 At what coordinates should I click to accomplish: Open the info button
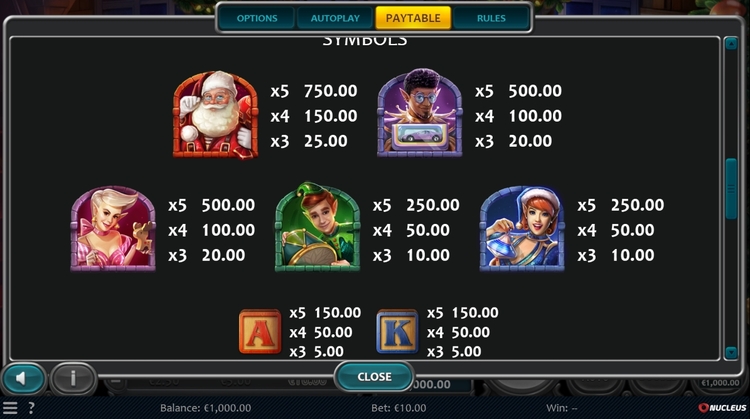(73, 378)
